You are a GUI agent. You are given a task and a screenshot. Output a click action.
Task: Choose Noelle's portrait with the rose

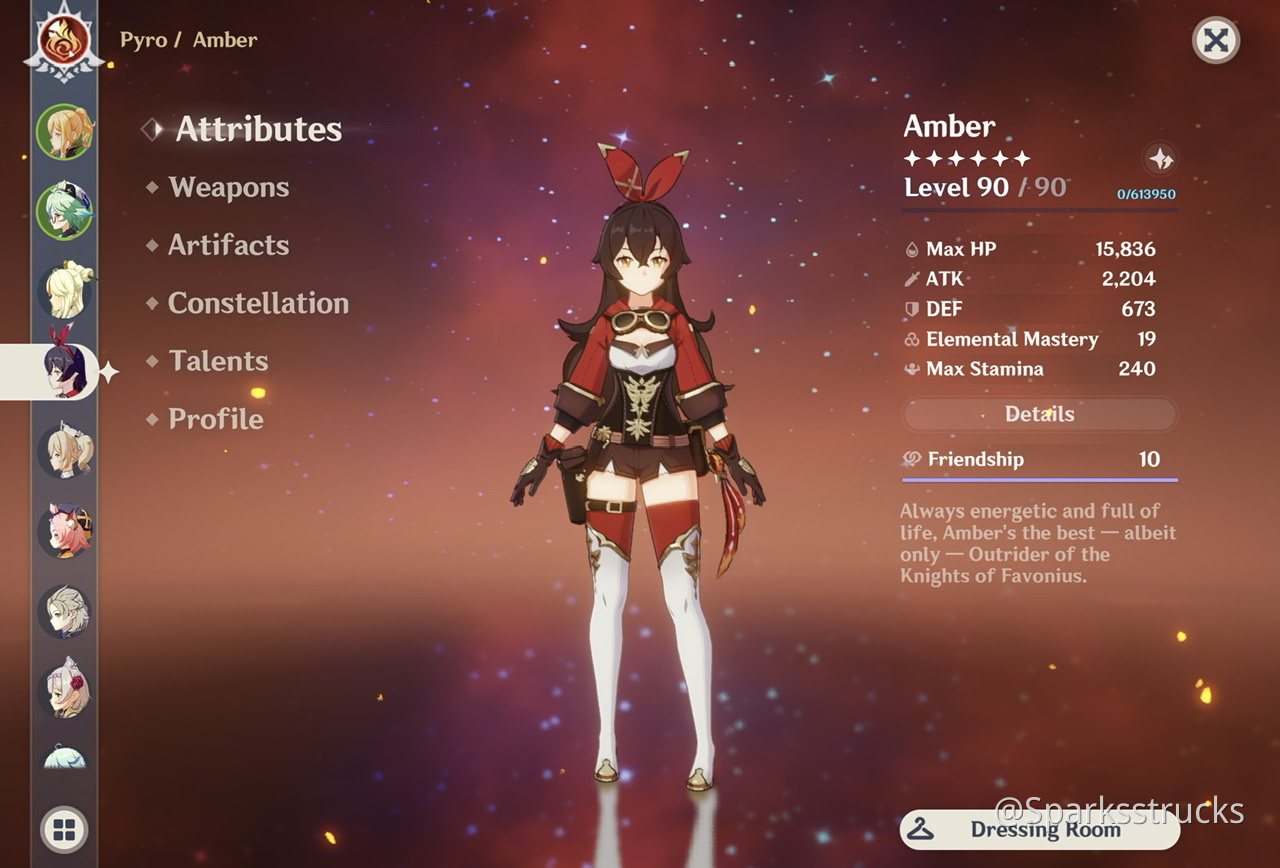pos(65,691)
